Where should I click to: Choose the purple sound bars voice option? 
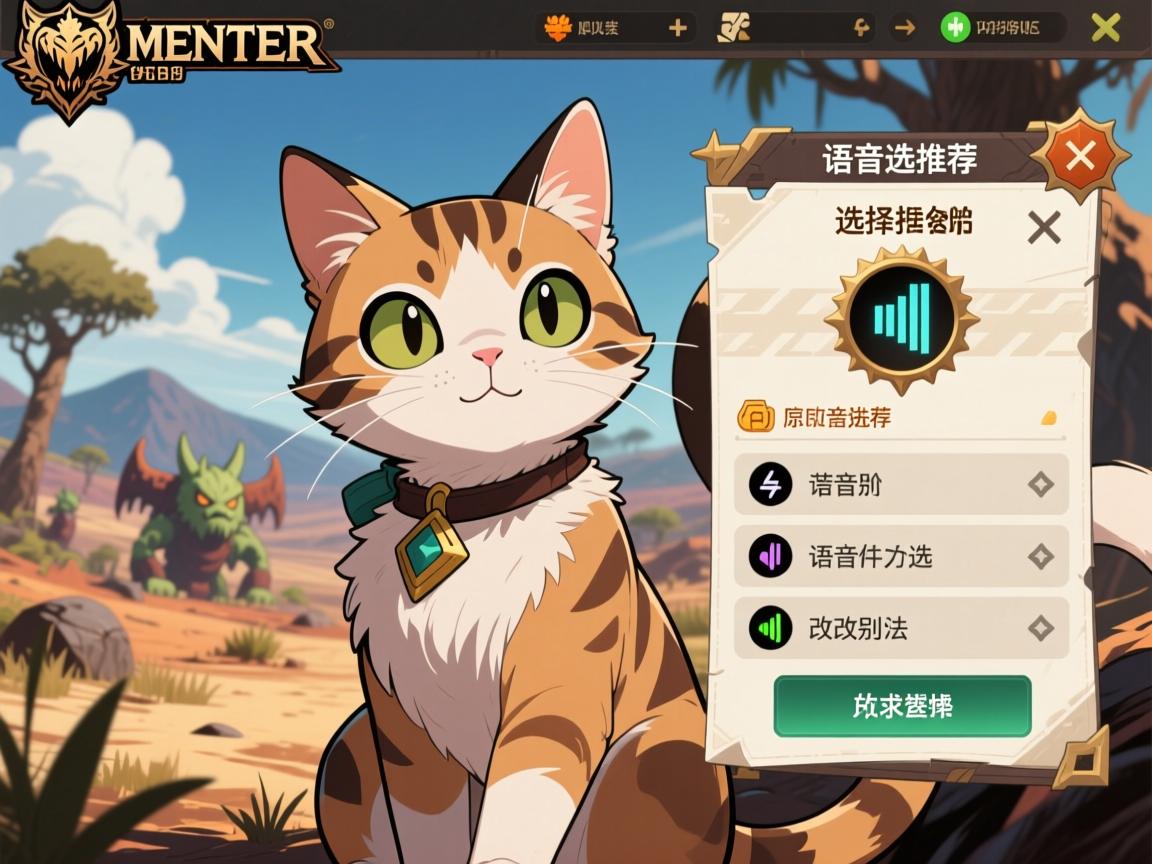click(901, 556)
